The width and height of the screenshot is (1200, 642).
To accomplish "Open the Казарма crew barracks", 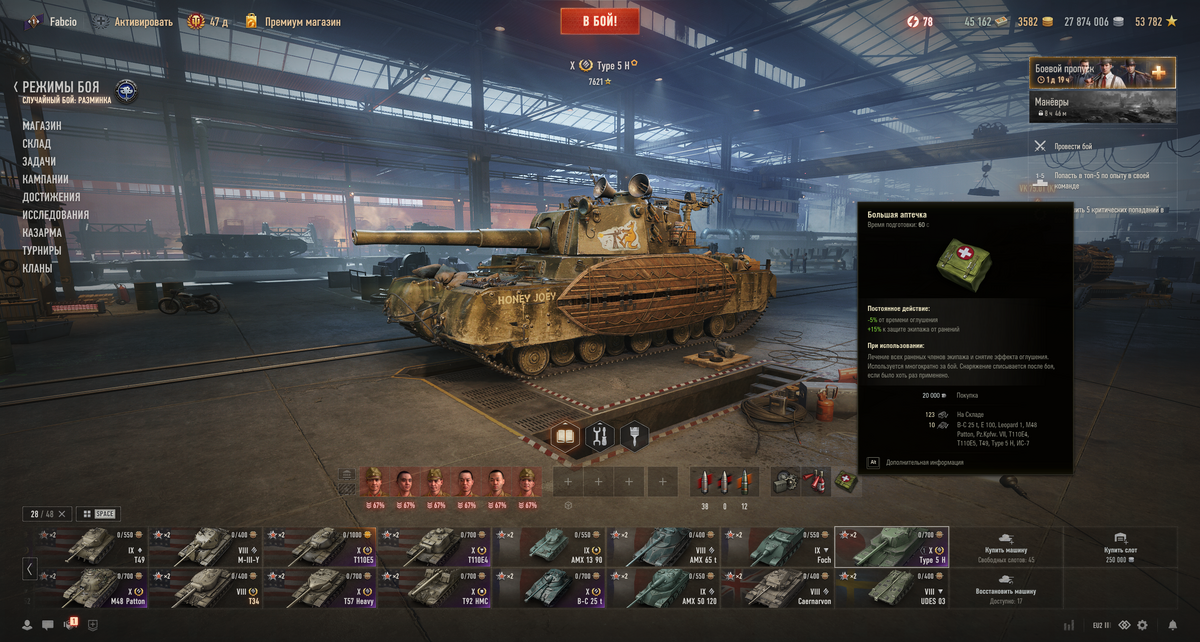I will click(x=42, y=233).
